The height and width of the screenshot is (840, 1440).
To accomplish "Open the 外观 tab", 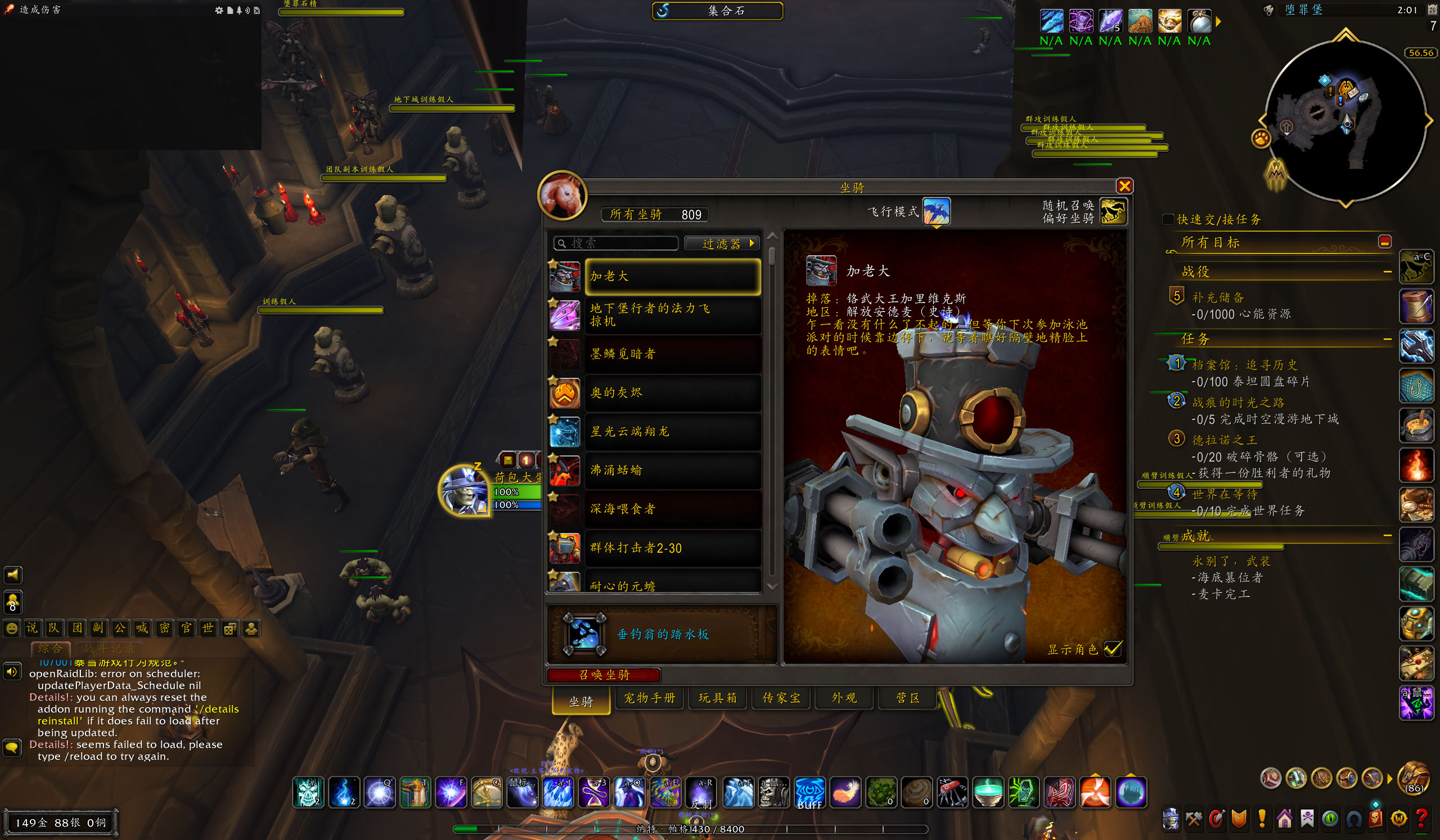I will [844, 698].
